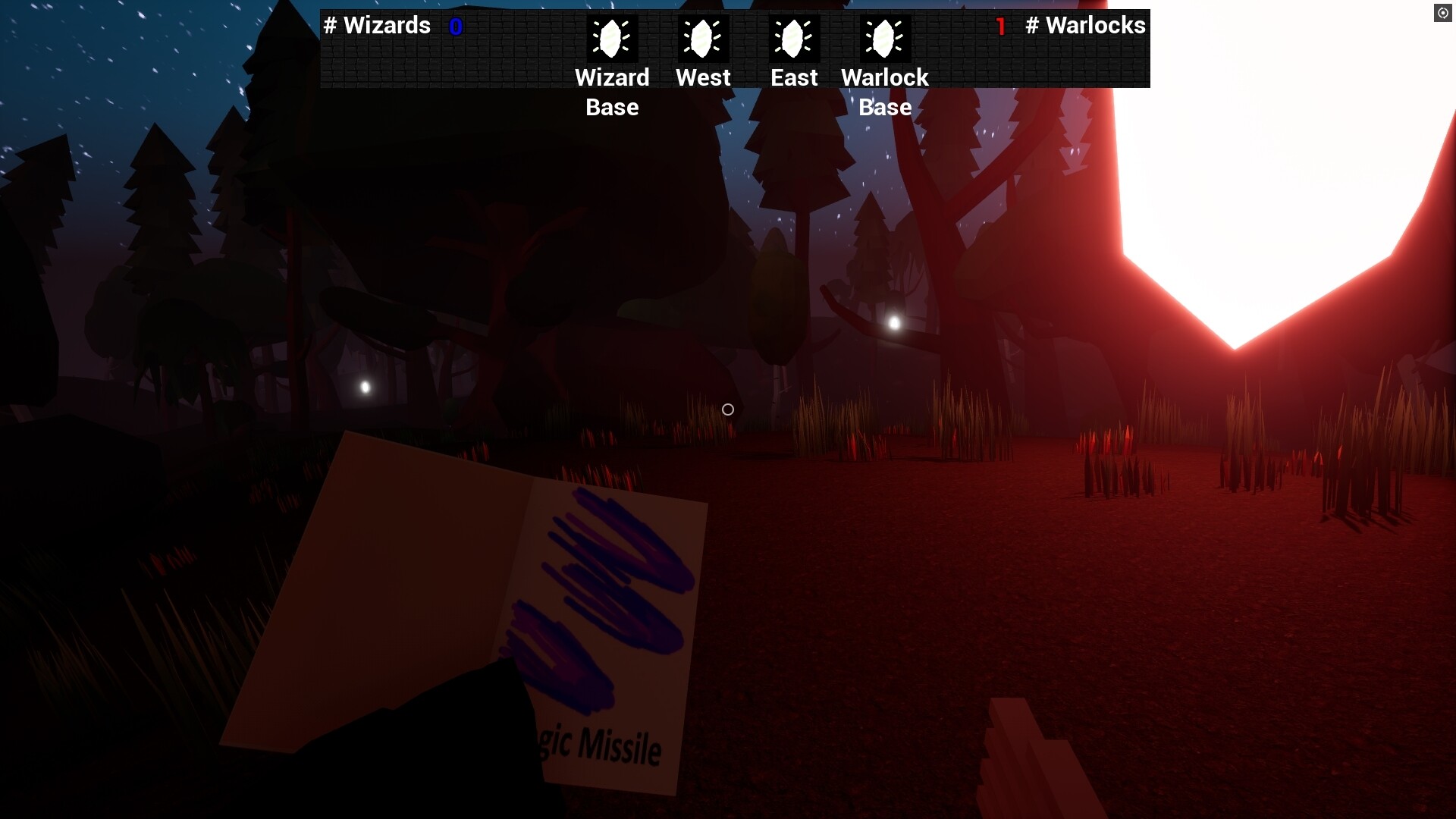Select the # Wizards scoreboard label
Viewport: 1456px width, 819px height.
tap(378, 26)
